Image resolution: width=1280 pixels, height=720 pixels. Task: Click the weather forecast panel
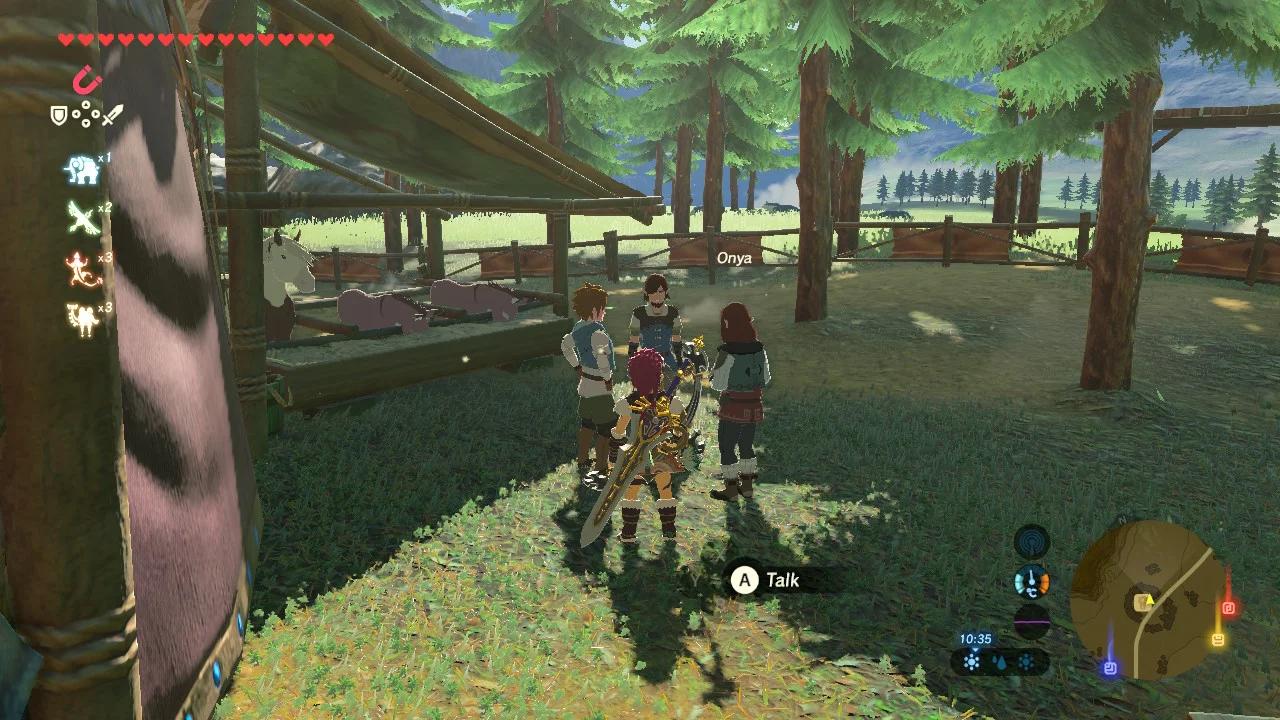pyautogui.click(x=999, y=661)
